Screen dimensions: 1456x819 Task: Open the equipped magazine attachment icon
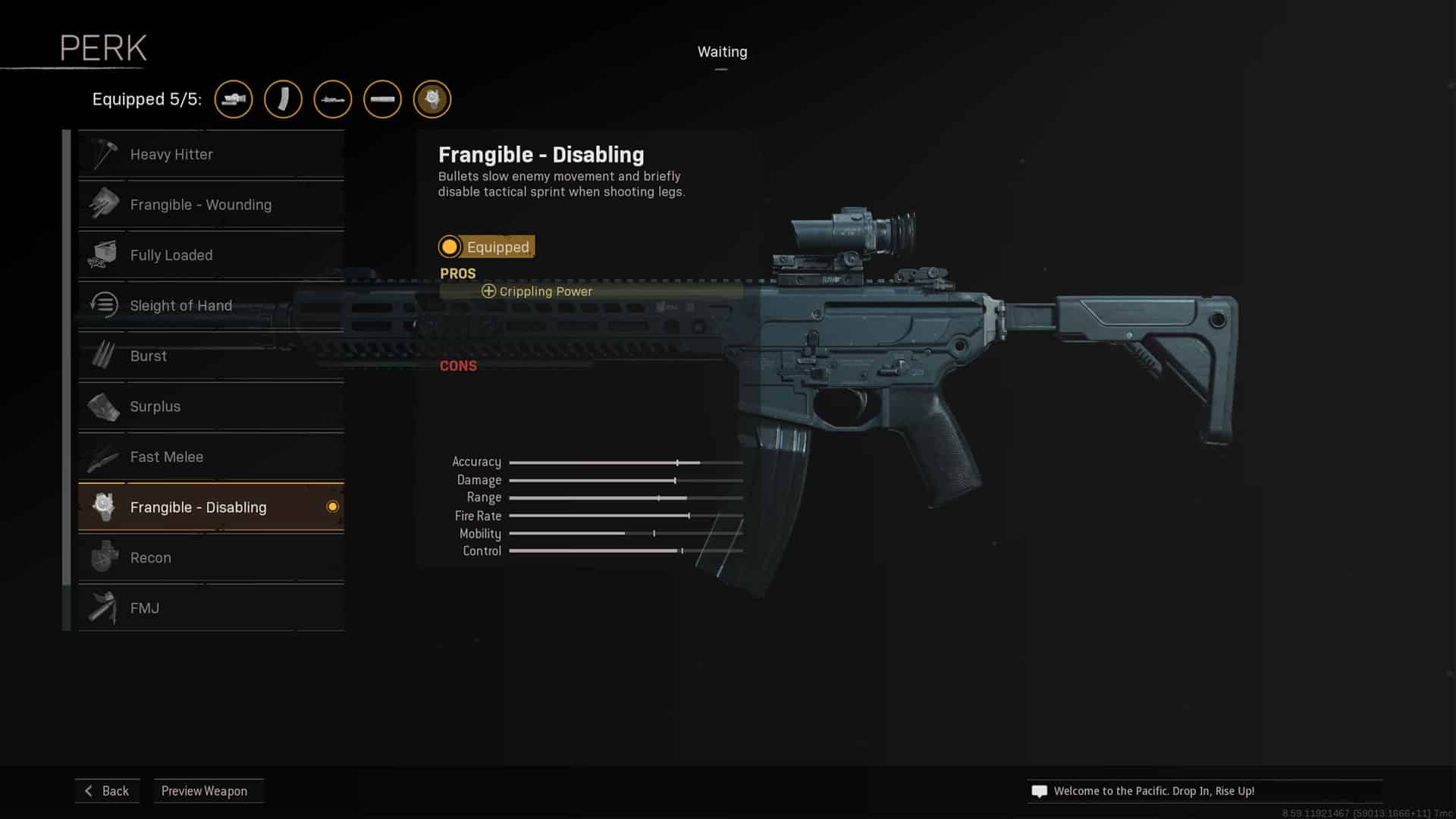[283, 99]
